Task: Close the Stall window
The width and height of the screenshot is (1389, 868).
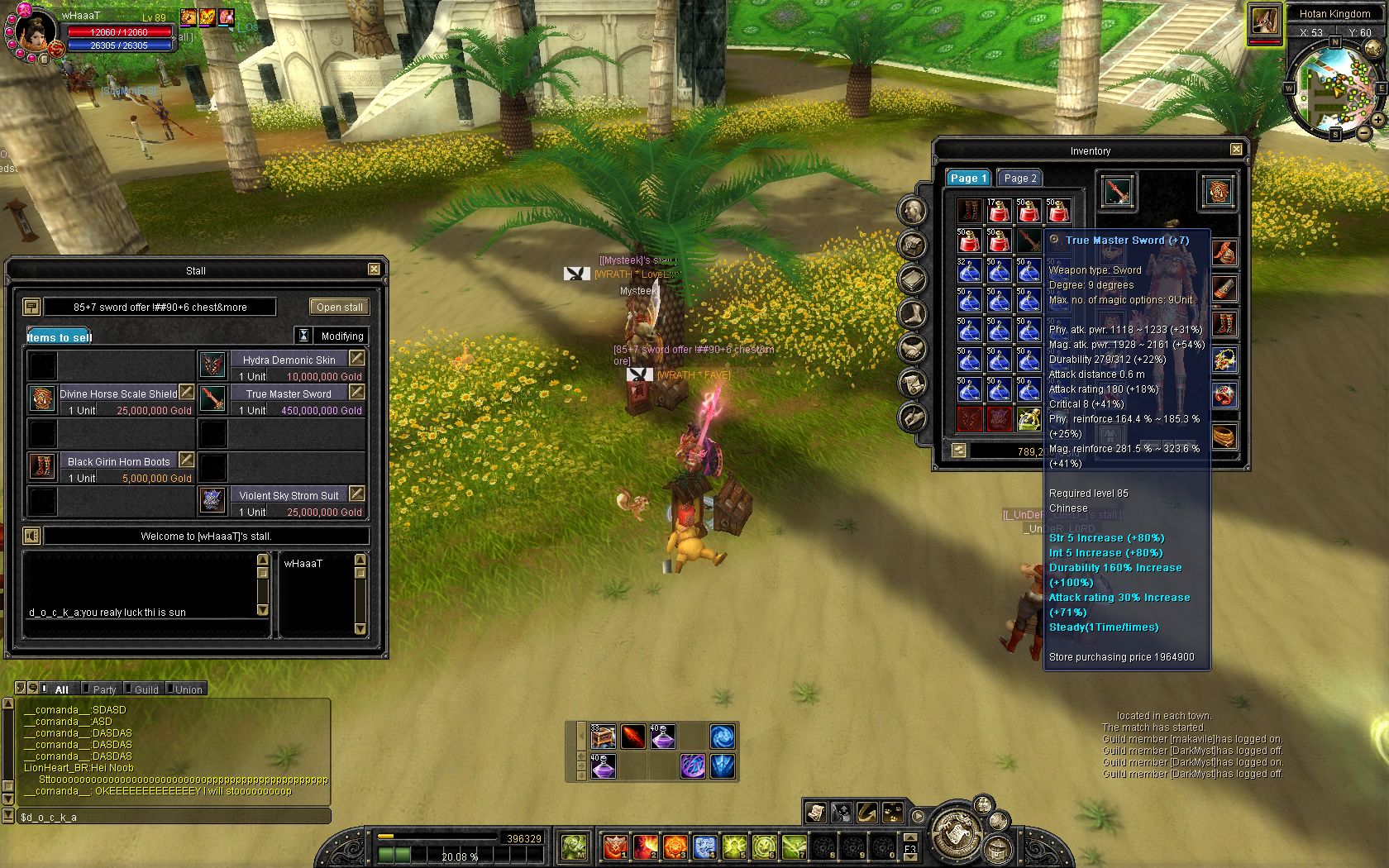Action: (x=374, y=269)
